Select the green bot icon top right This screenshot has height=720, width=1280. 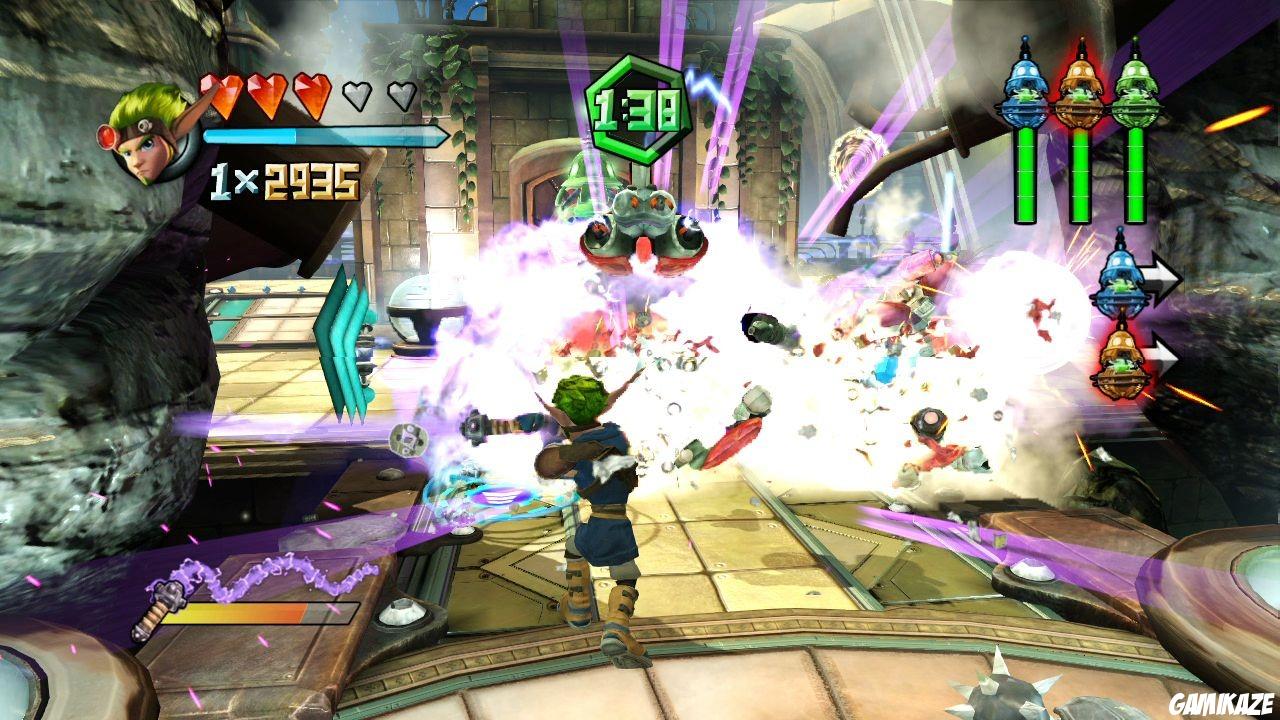point(1136,87)
